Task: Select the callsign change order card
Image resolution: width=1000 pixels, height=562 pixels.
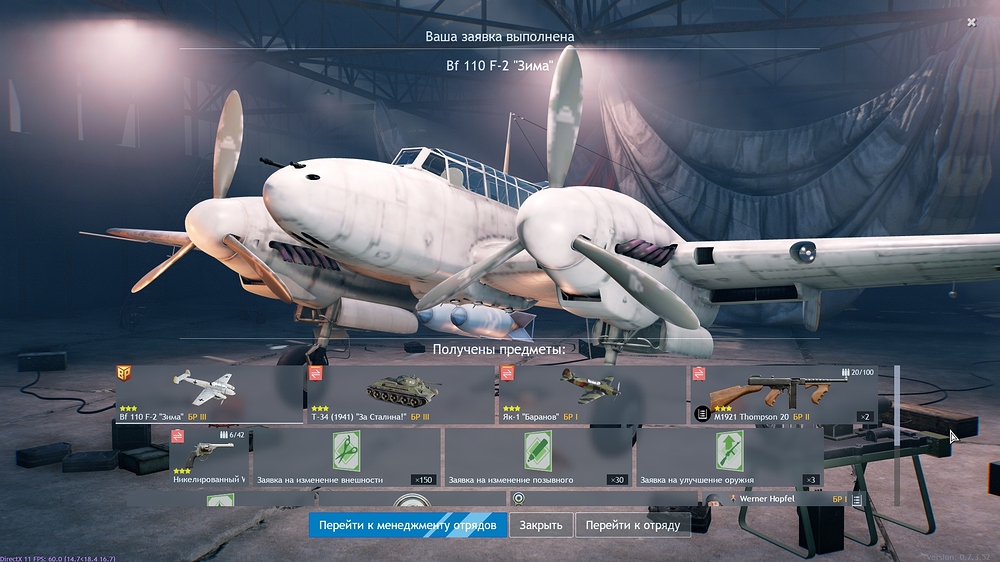Action: point(537,457)
